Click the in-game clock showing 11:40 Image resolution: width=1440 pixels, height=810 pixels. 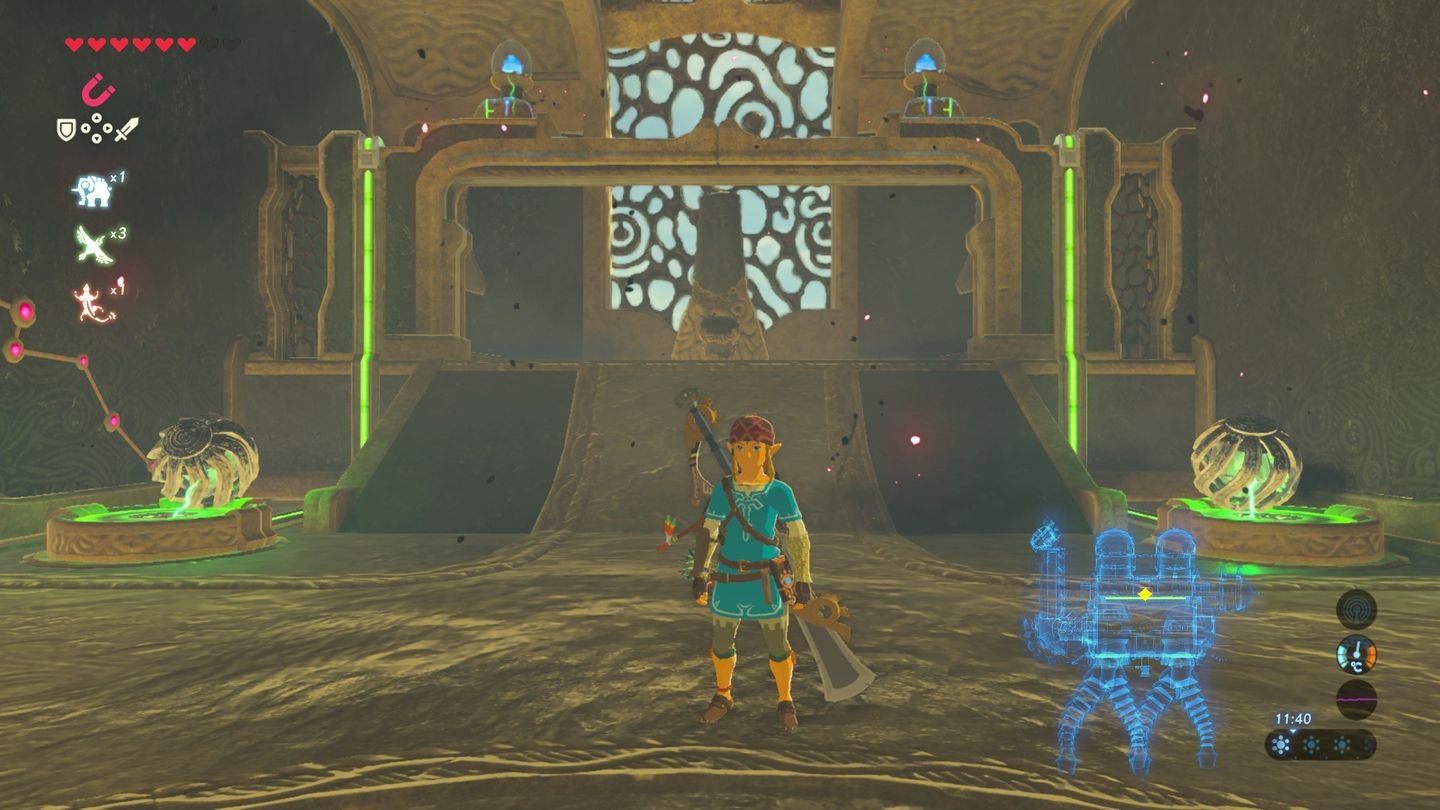pyautogui.click(x=1294, y=718)
